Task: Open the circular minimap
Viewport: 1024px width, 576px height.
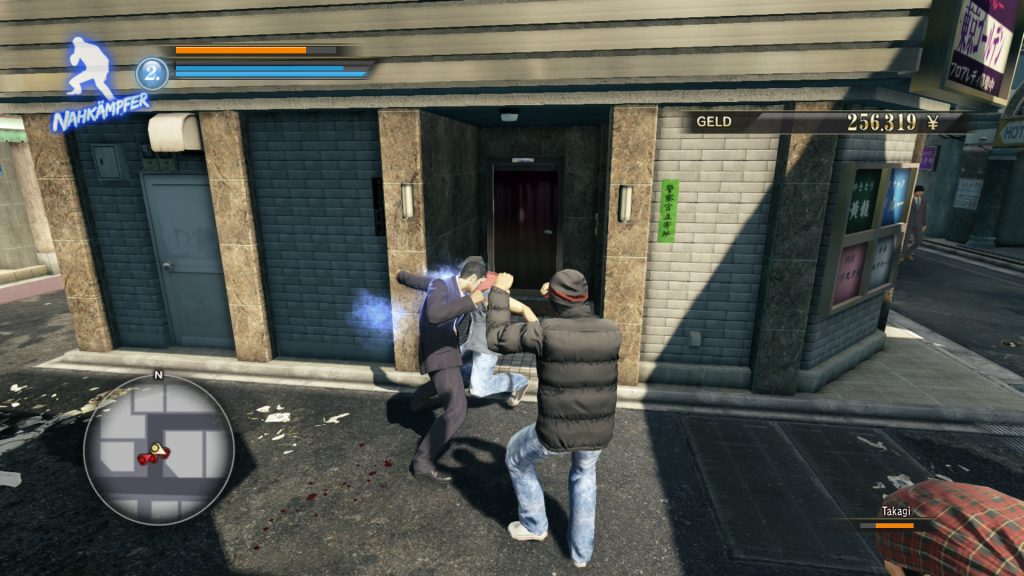Action: click(158, 449)
